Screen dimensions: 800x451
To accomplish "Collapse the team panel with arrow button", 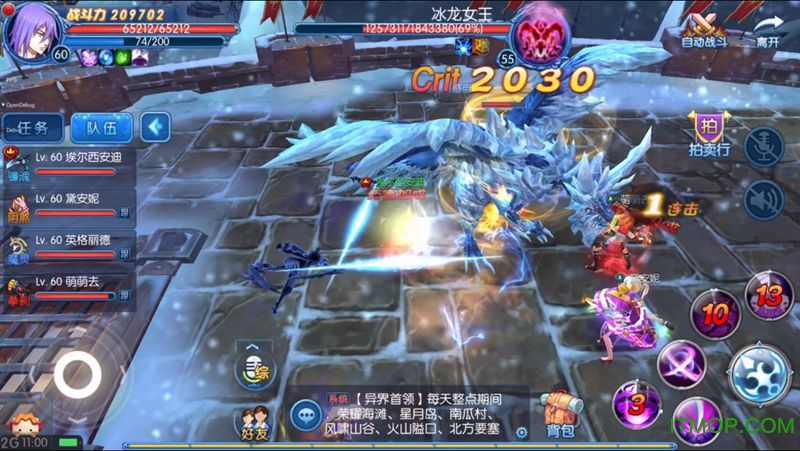I will 155,127.
